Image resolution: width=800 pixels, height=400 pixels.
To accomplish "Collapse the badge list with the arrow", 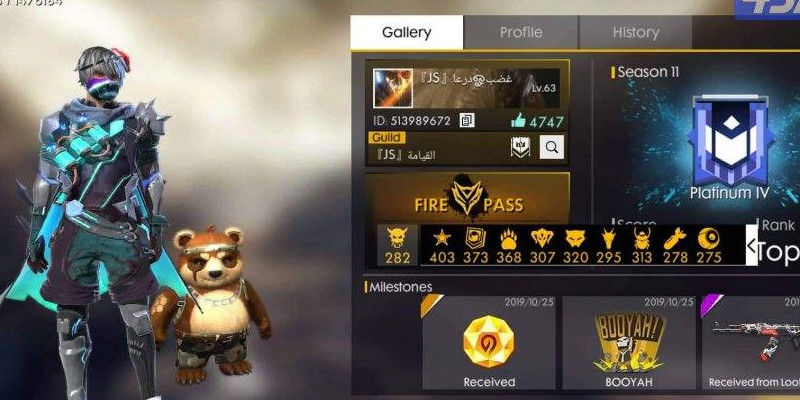I will (x=751, y=244).
